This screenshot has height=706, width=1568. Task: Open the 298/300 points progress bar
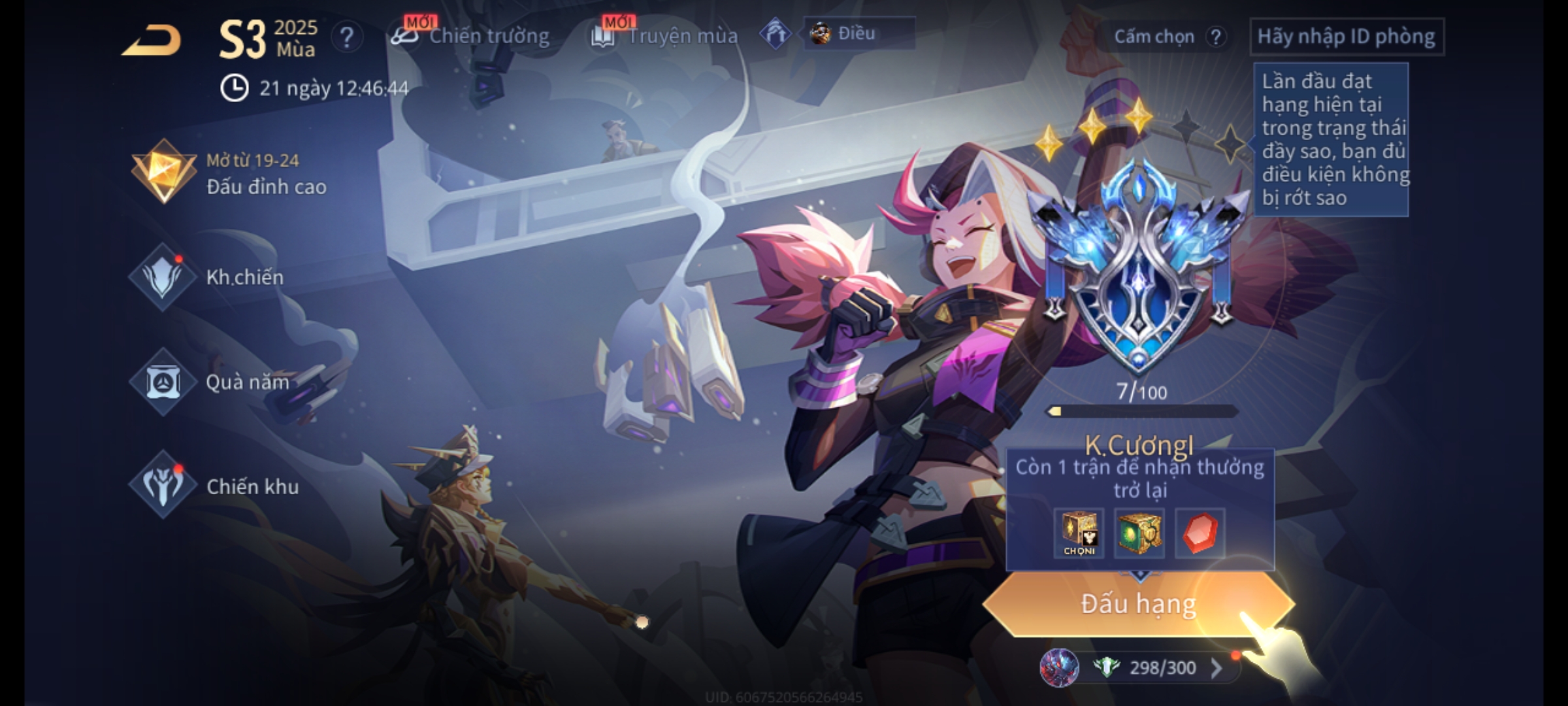point(1140,667)
